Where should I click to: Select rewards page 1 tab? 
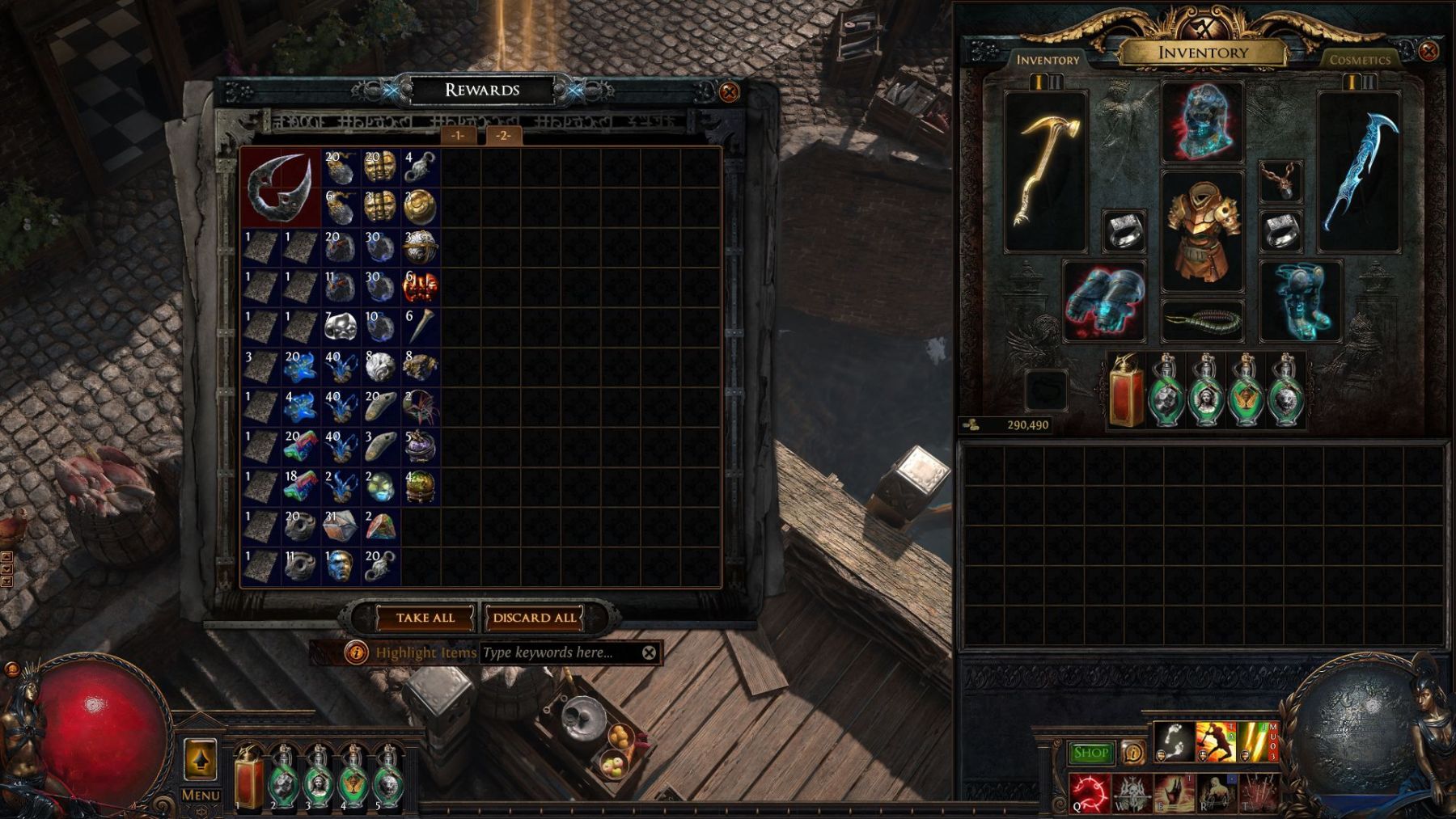(458, 135)
